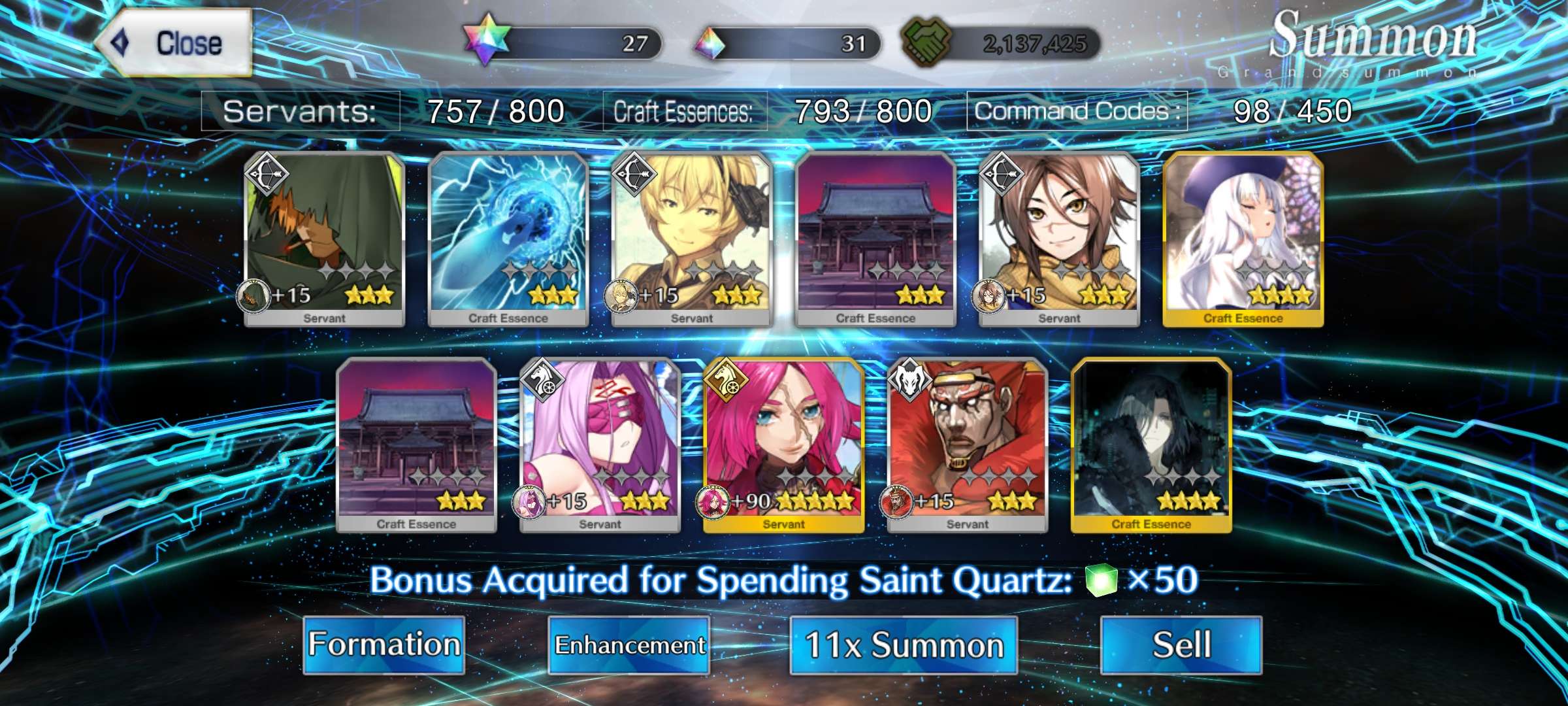Viewport: 1568px width, 706px height.
Task: Inspect the red berserker servant card
Action: [x=968, y=445]
